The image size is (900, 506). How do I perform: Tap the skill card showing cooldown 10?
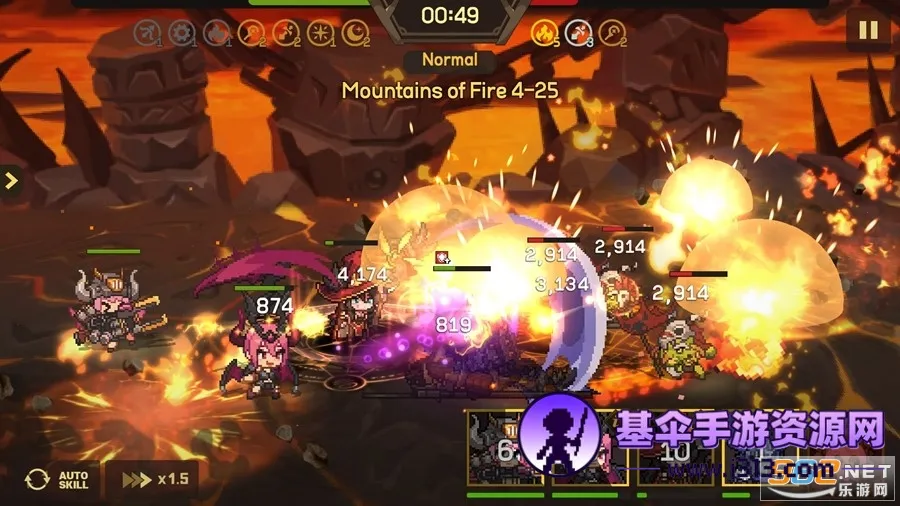pyautogui.click(x=677, y=449)
